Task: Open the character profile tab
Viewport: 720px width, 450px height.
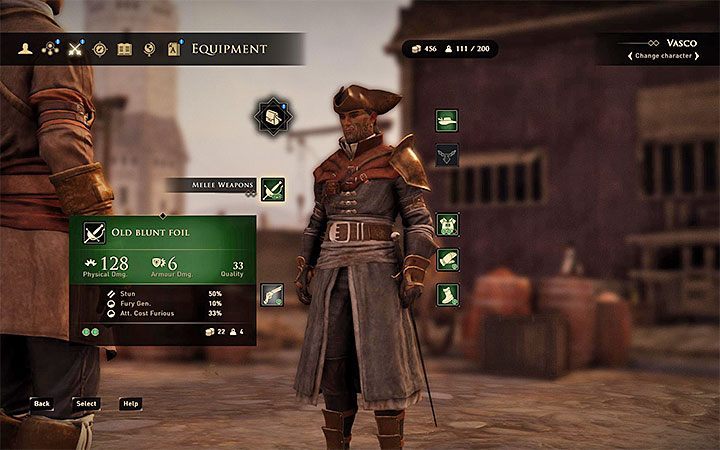Action: pos(26,48)
